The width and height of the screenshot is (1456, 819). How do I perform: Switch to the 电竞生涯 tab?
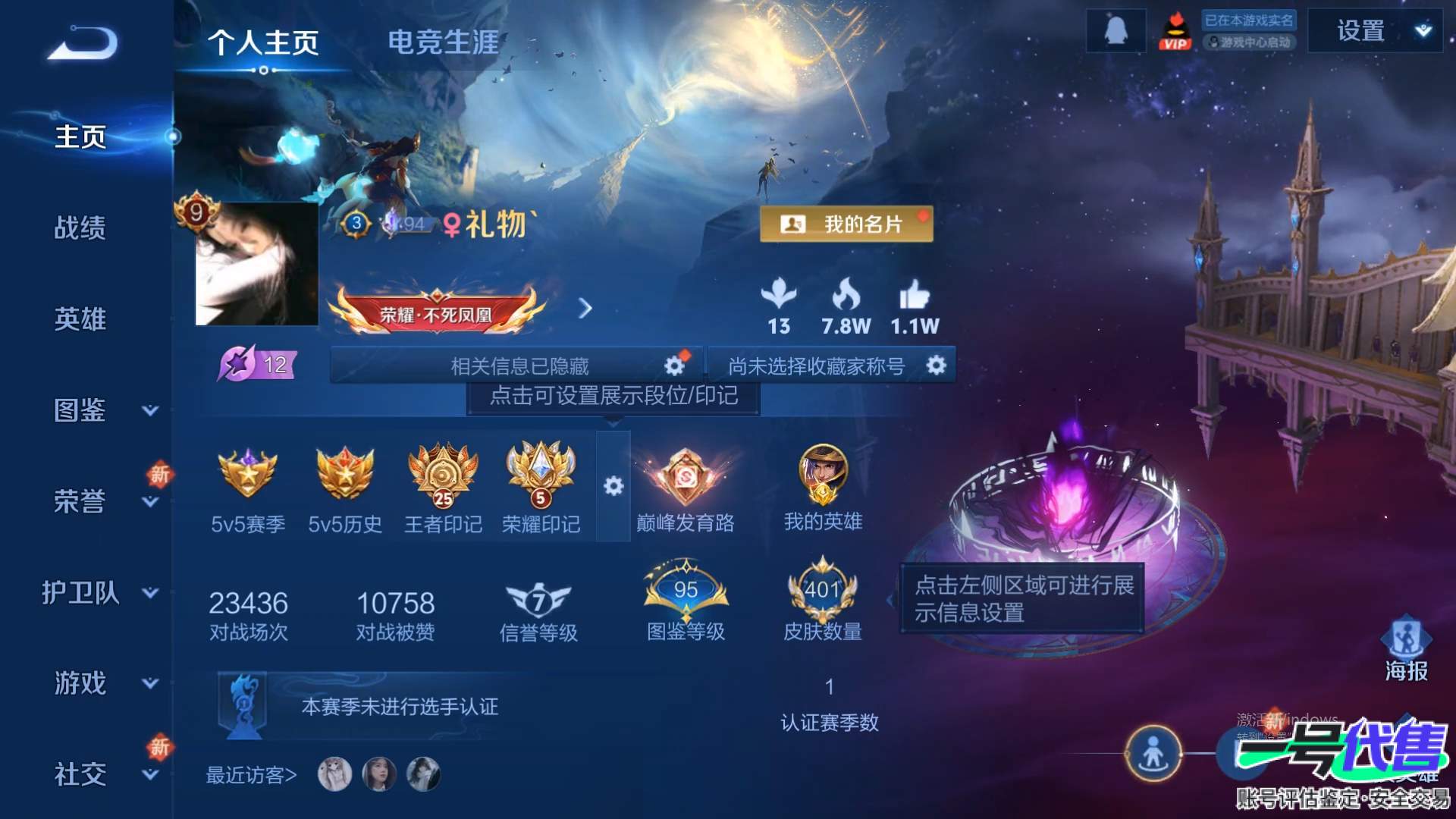[444, 43]
